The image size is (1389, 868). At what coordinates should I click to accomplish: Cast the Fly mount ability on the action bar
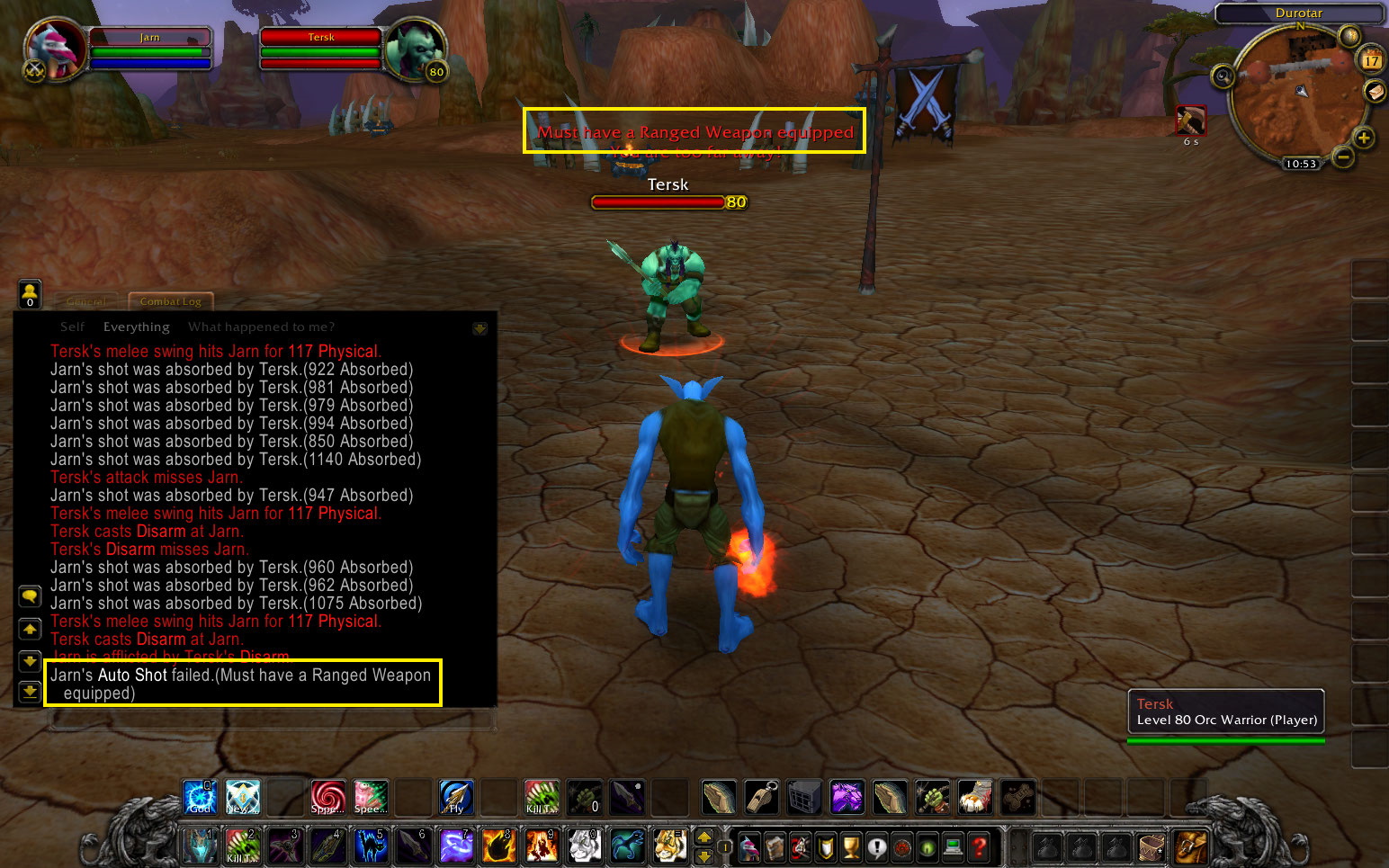pyautogui.click(x=455, y=797)
